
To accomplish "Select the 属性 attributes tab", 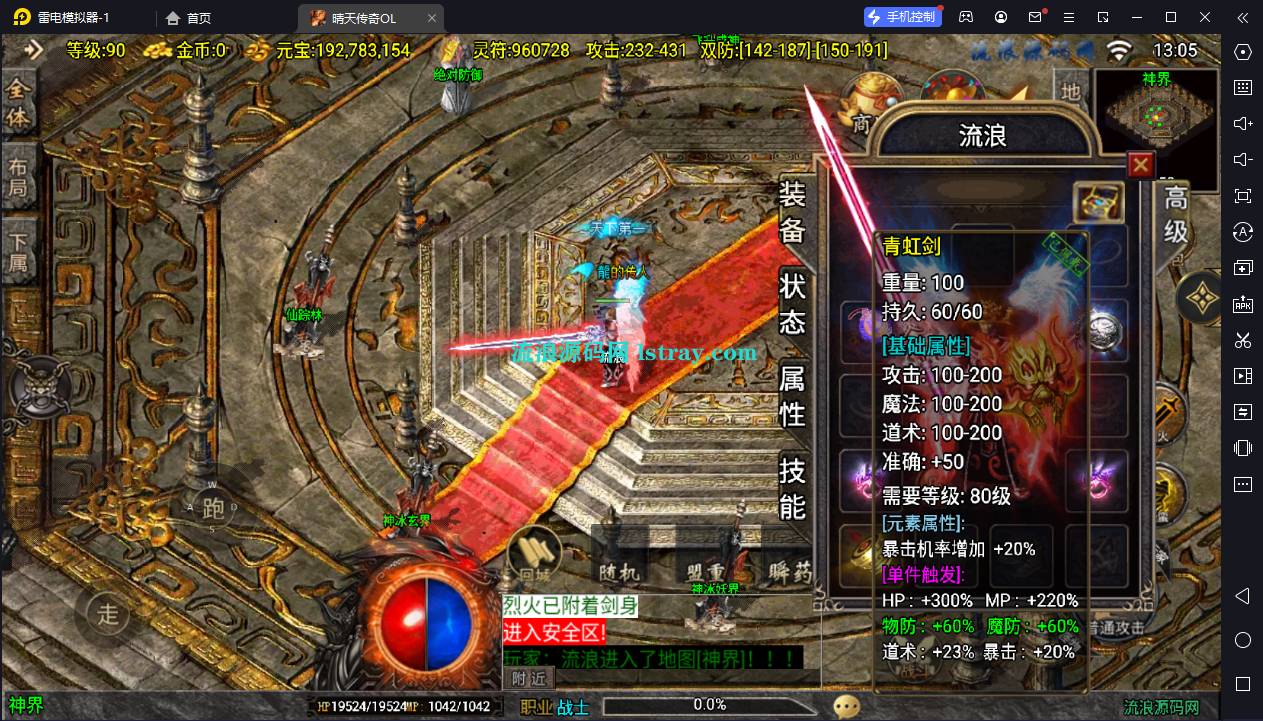I will pos(793,394).
